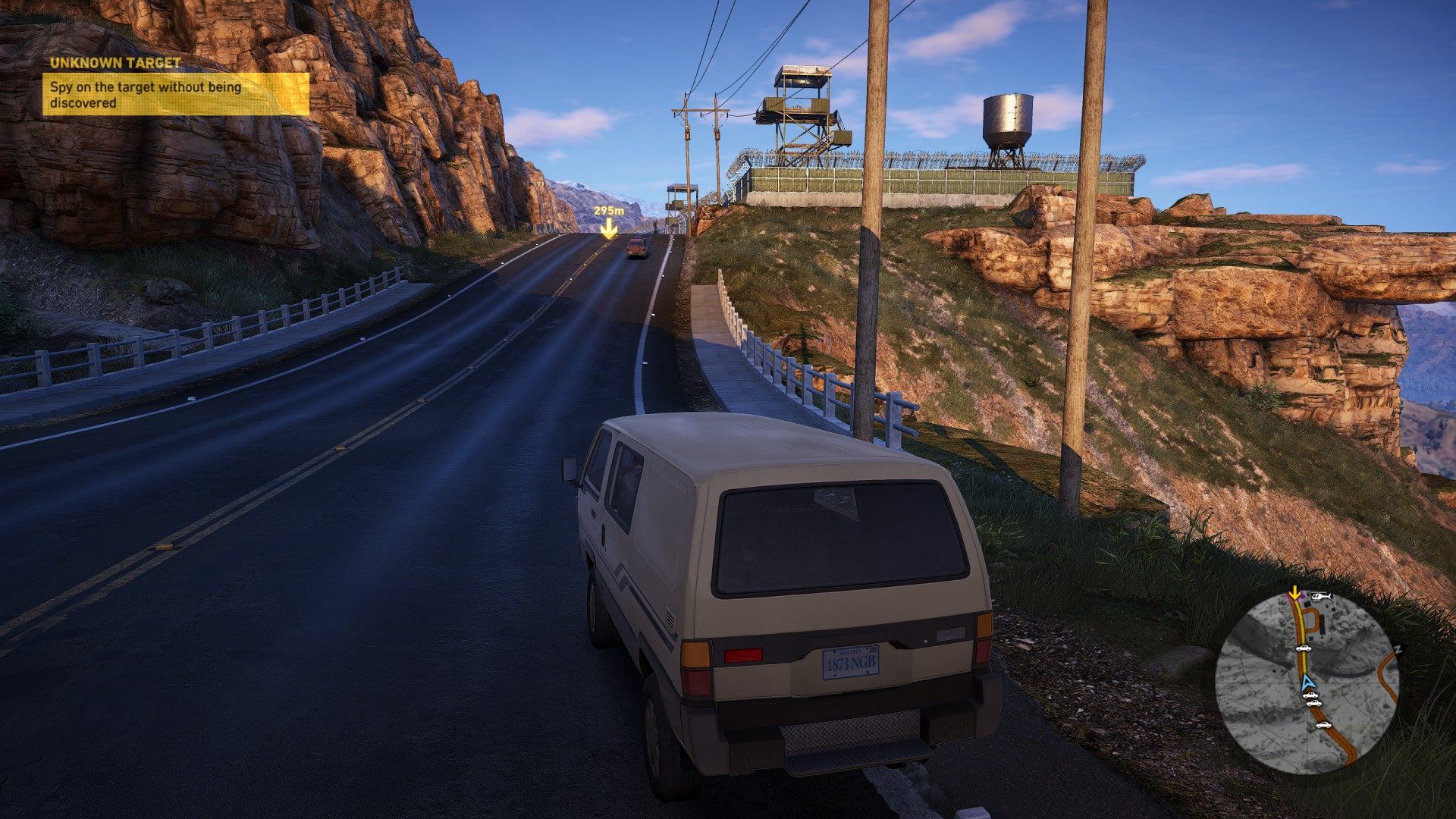Image resolution: width=1456 pixels, height=819 pixels.
Task: Click the blue player arrow on minimap
Action: coord(1307,682)
